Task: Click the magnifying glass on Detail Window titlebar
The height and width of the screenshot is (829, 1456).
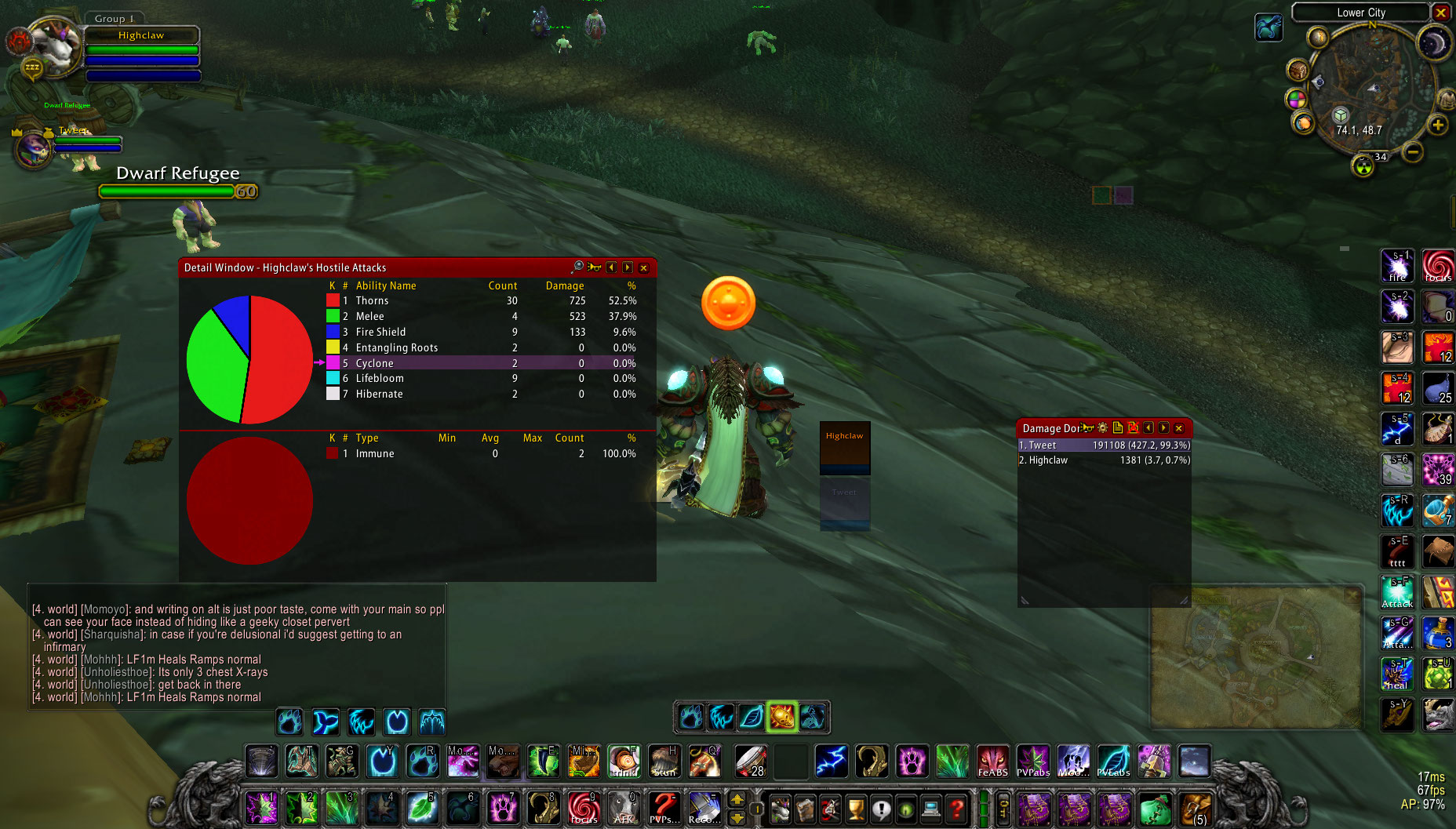Action: coord(578,267)
